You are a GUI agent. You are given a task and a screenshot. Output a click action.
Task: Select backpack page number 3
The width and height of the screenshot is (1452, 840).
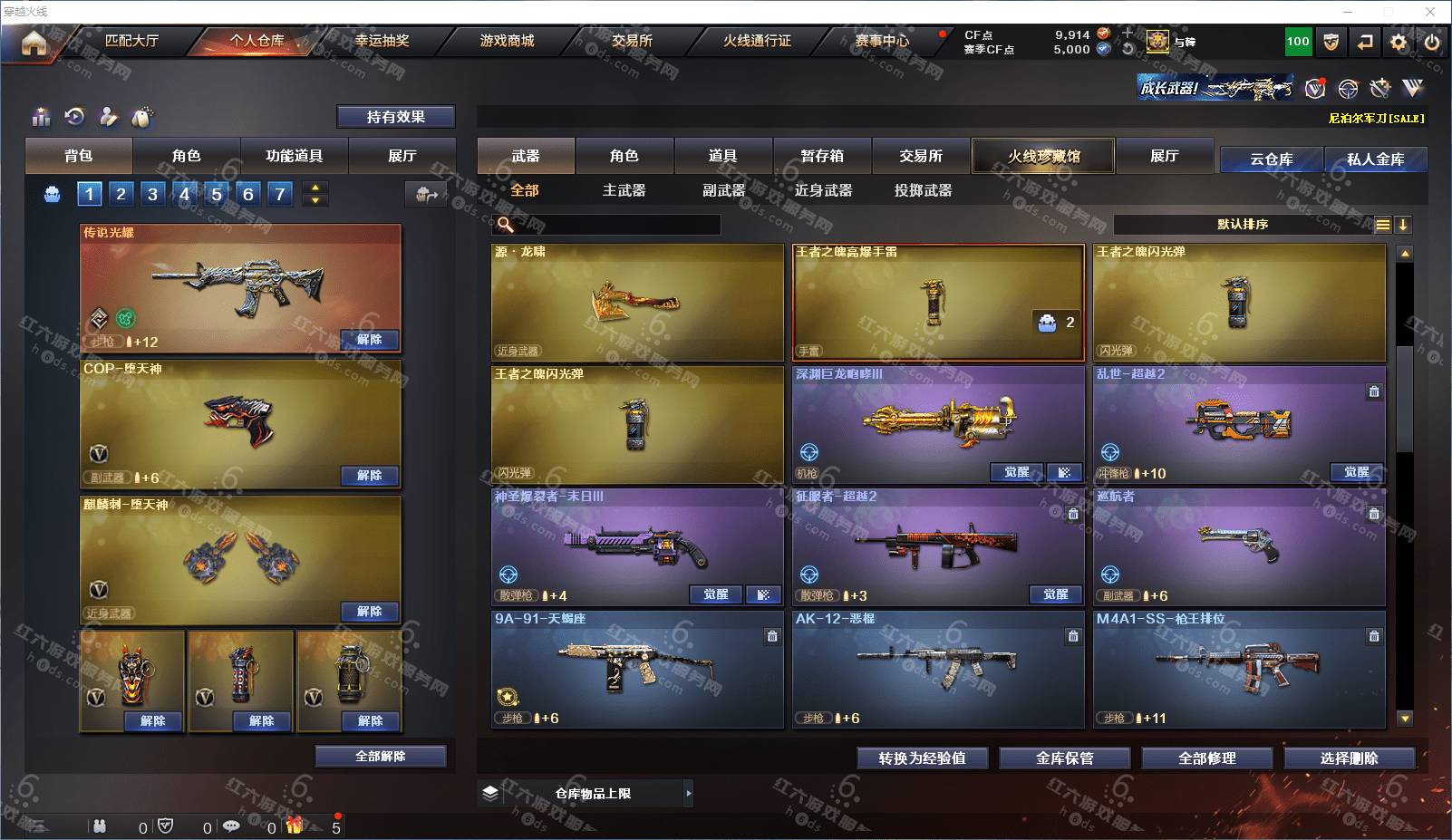[152, 194]
